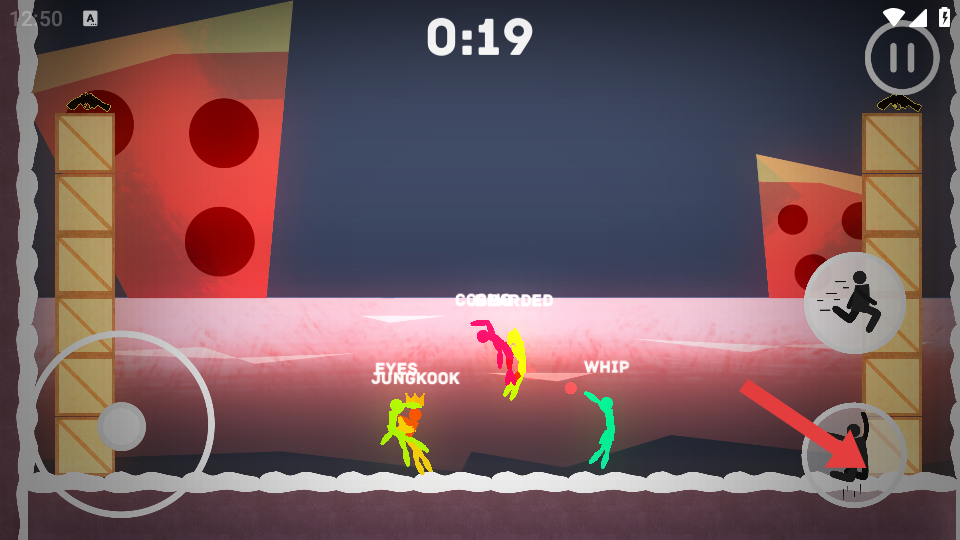Tap the dash kick action button
Screen dimensions: 960x540
pyautogui.click(x=854, y=302)
